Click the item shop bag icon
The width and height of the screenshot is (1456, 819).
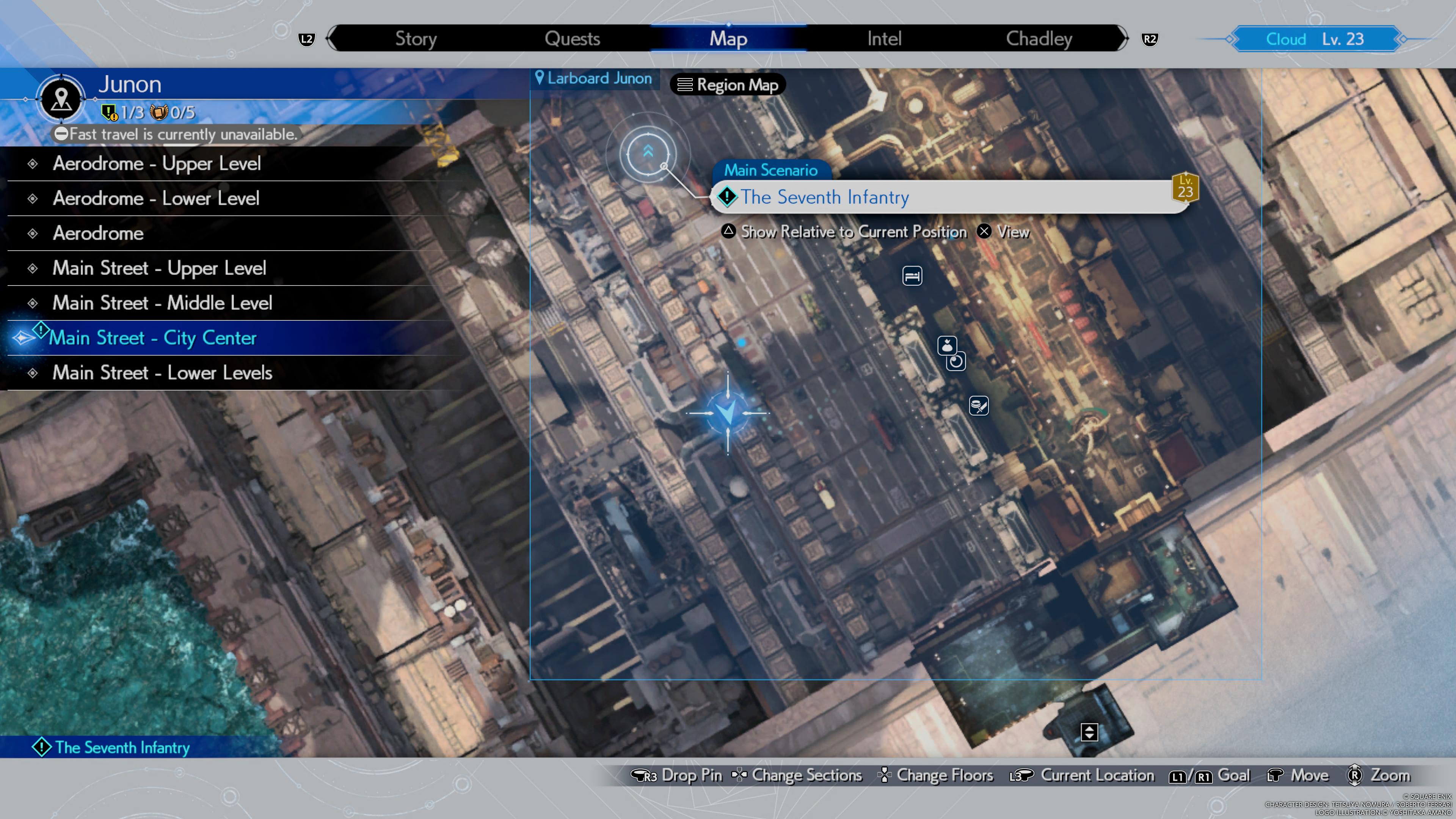coord(947,346)
